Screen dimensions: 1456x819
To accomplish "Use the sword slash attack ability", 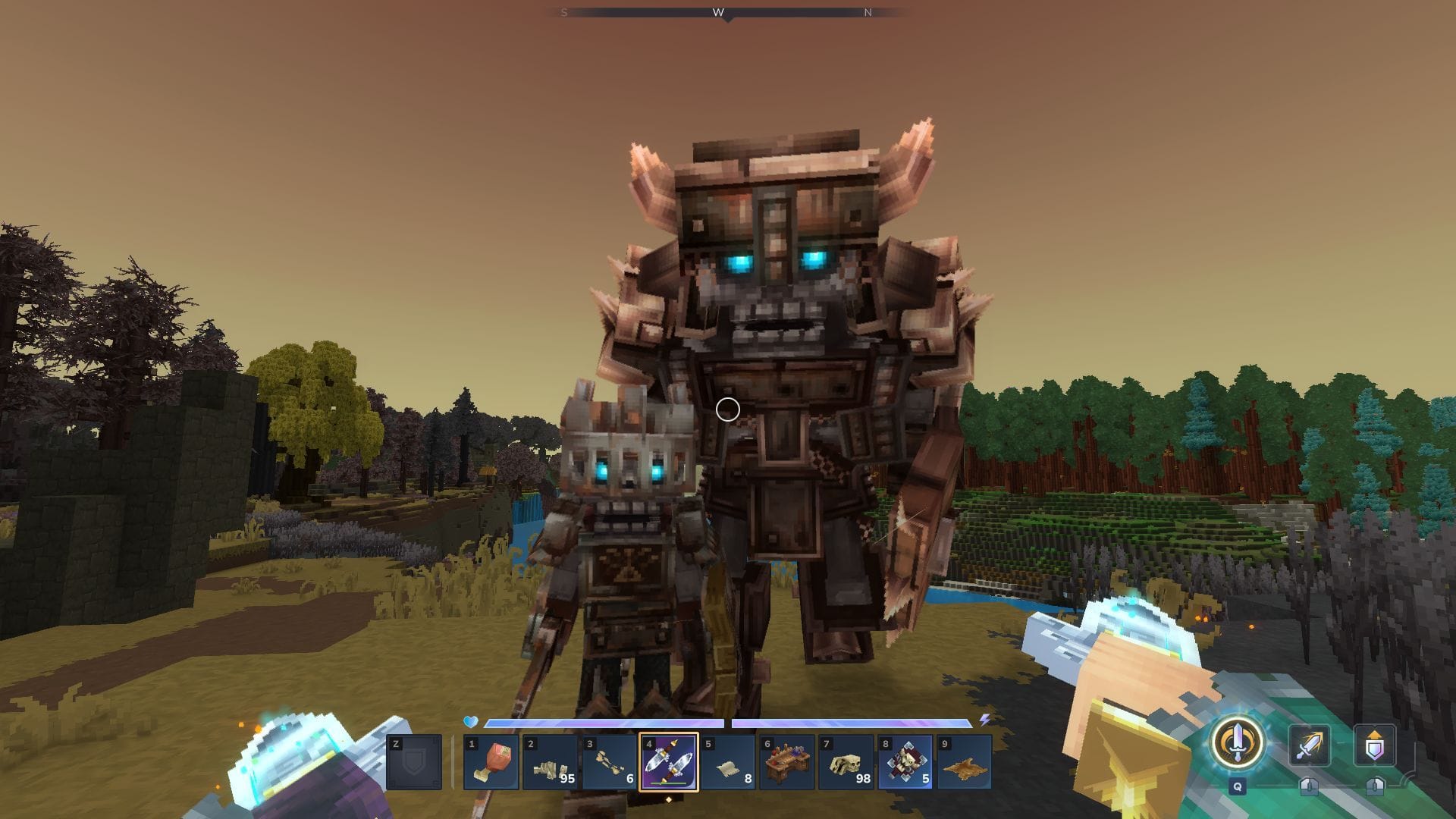I will pyautogui.click(x=1309, y=745).
